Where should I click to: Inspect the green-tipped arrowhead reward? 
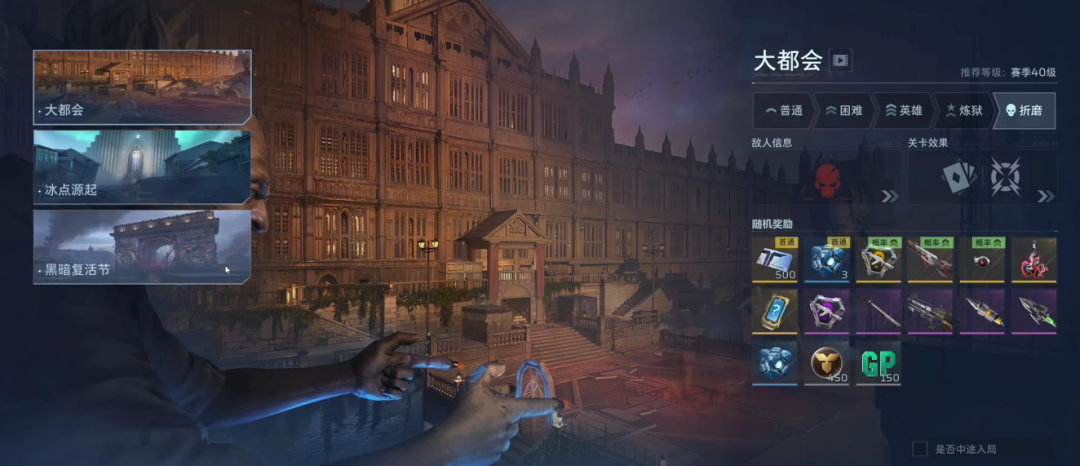tap(1034, 311)
